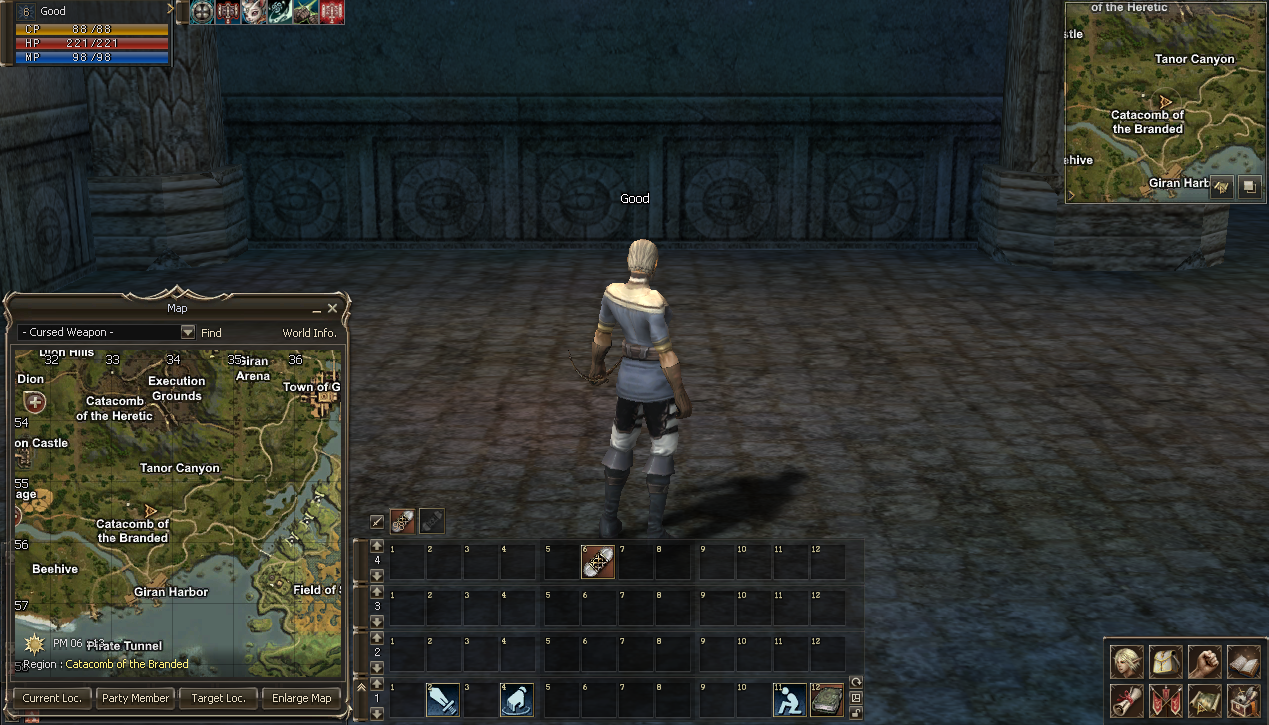
Task: Open the green book in slot 12
Action: click(x=826, y=699)
